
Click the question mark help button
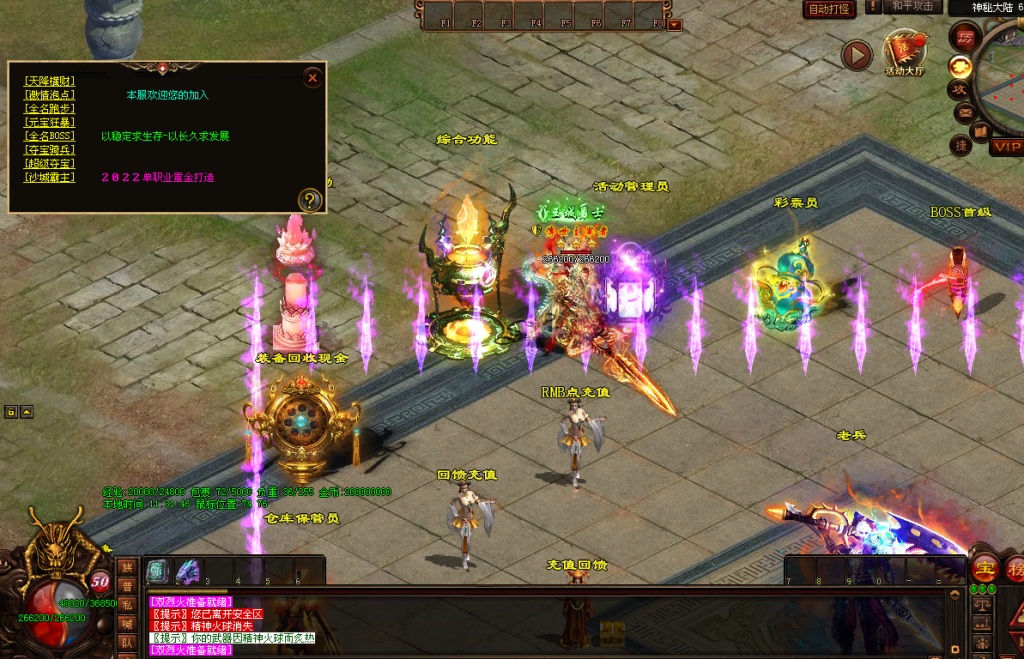[311, 200]
